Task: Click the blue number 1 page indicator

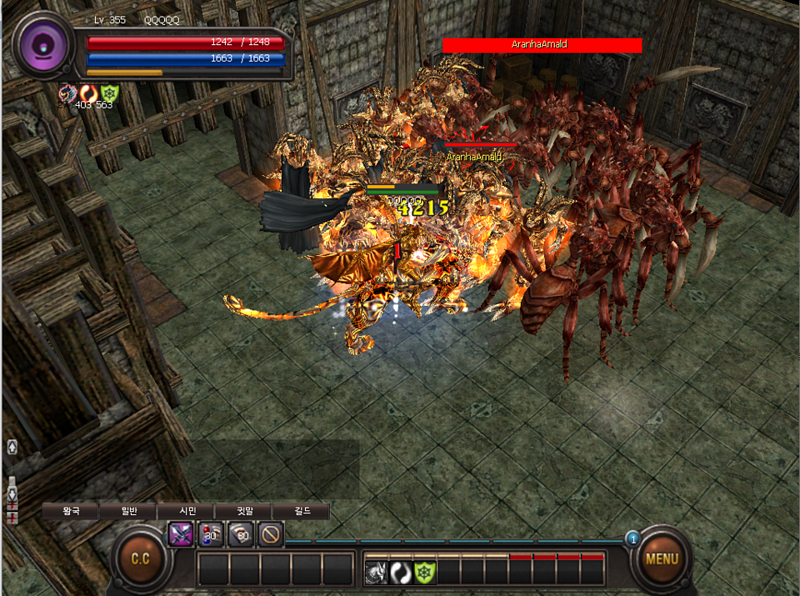Action: tap(632, 538)
